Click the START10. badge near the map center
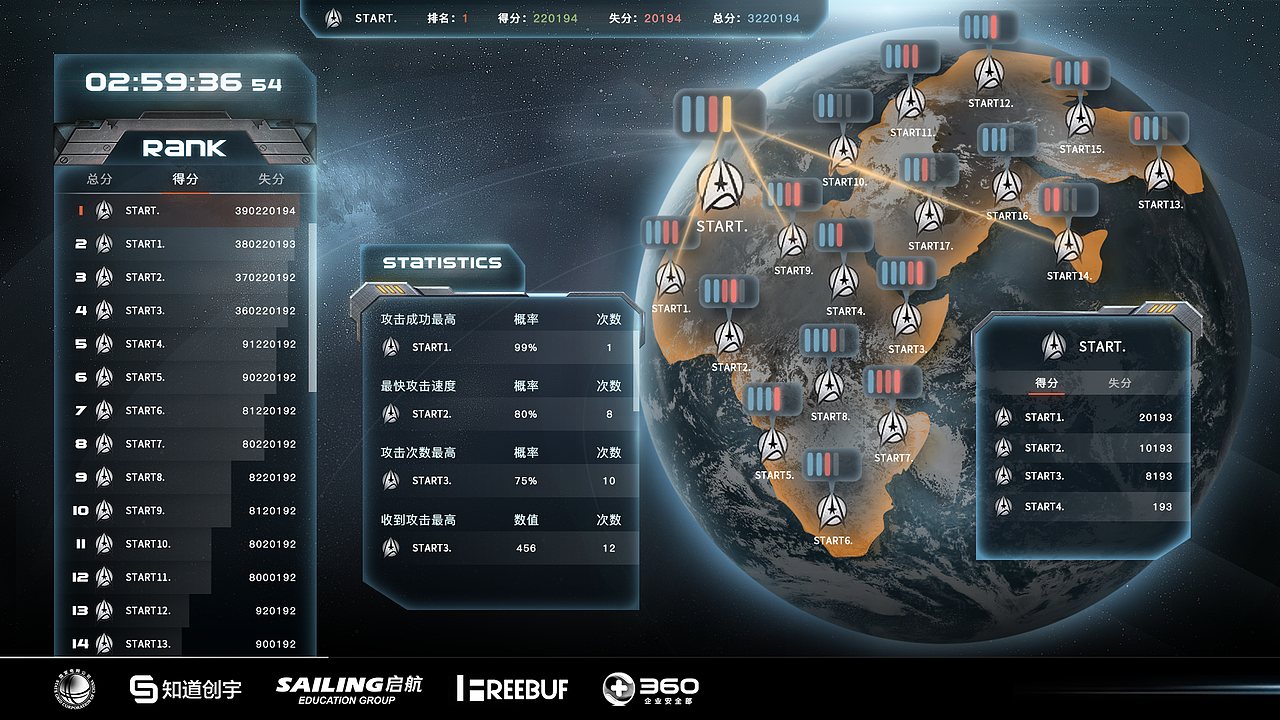 tap(843, 152)
